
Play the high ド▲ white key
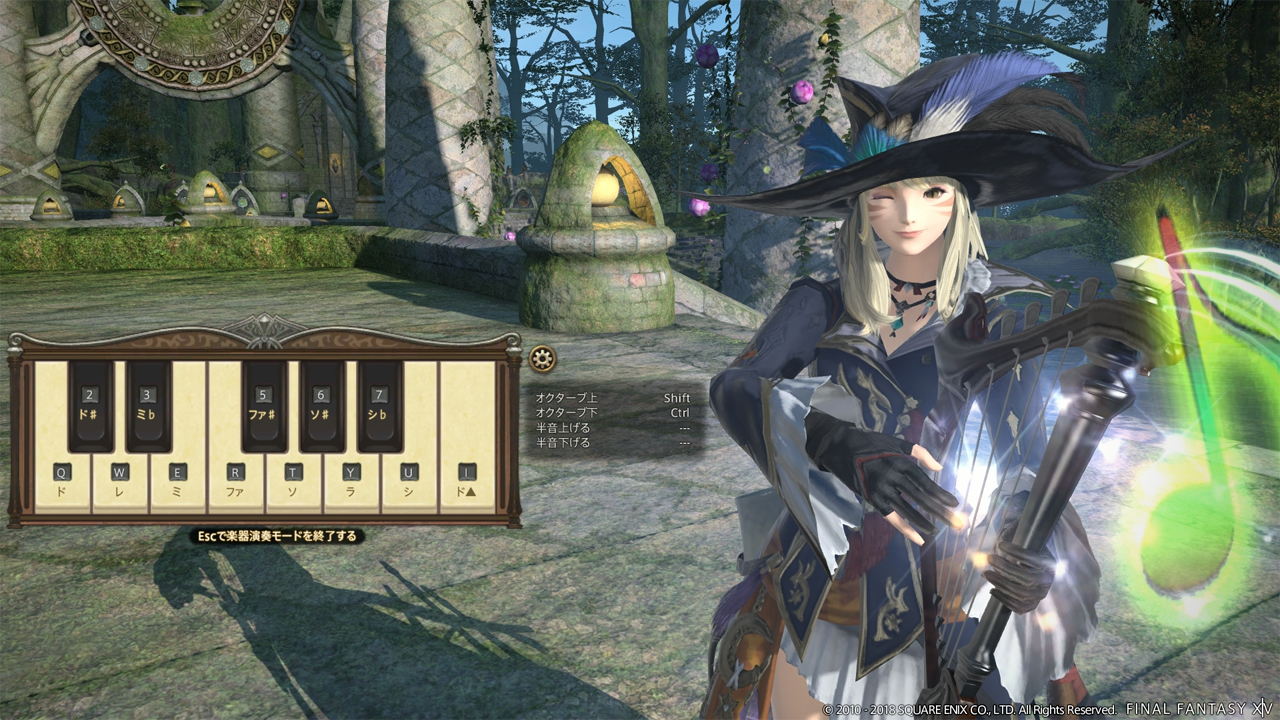click(468, 482)
